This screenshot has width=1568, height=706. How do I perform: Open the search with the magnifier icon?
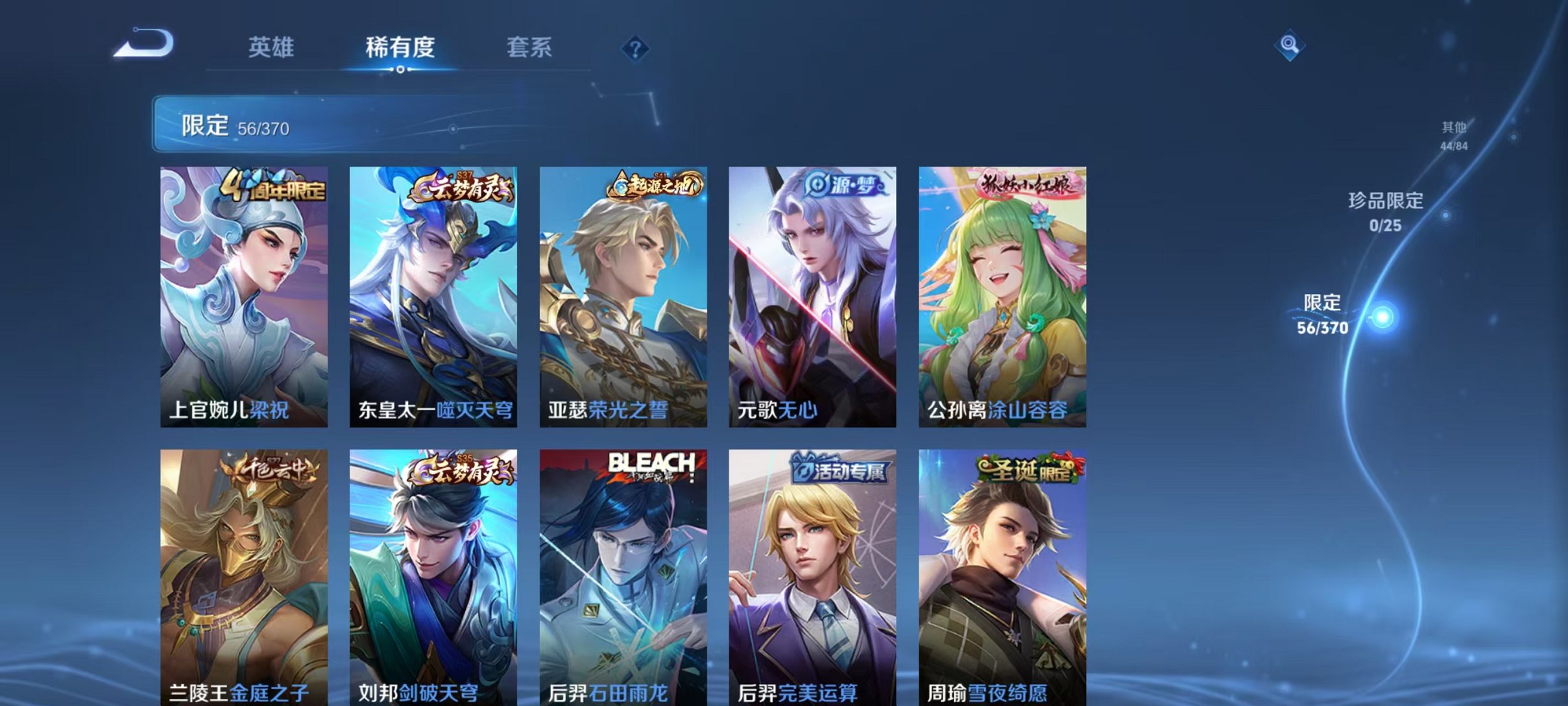pos(1290,46)
